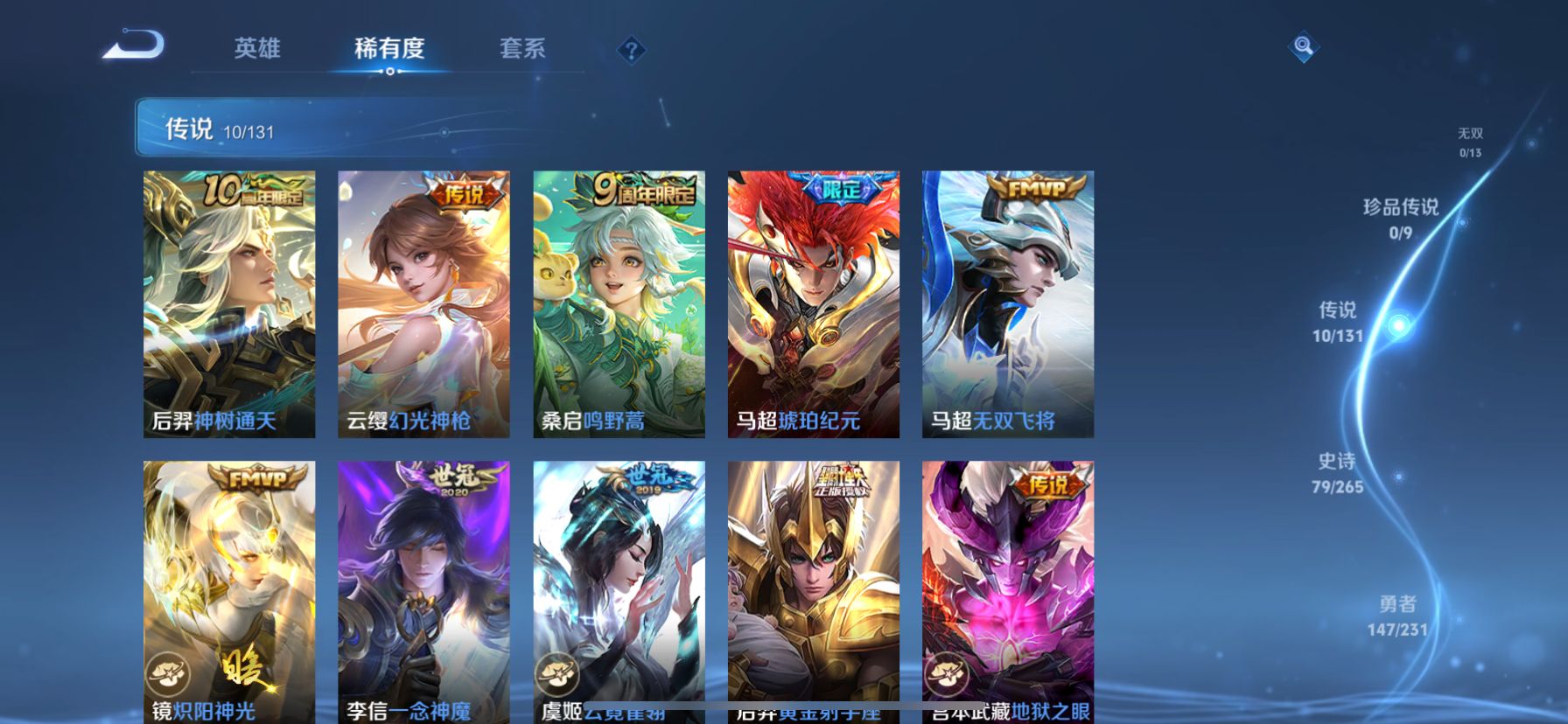This screenshot has height=724, width=1568.
Task: Switch to the 英雄 tab
Action: [256, 50]
